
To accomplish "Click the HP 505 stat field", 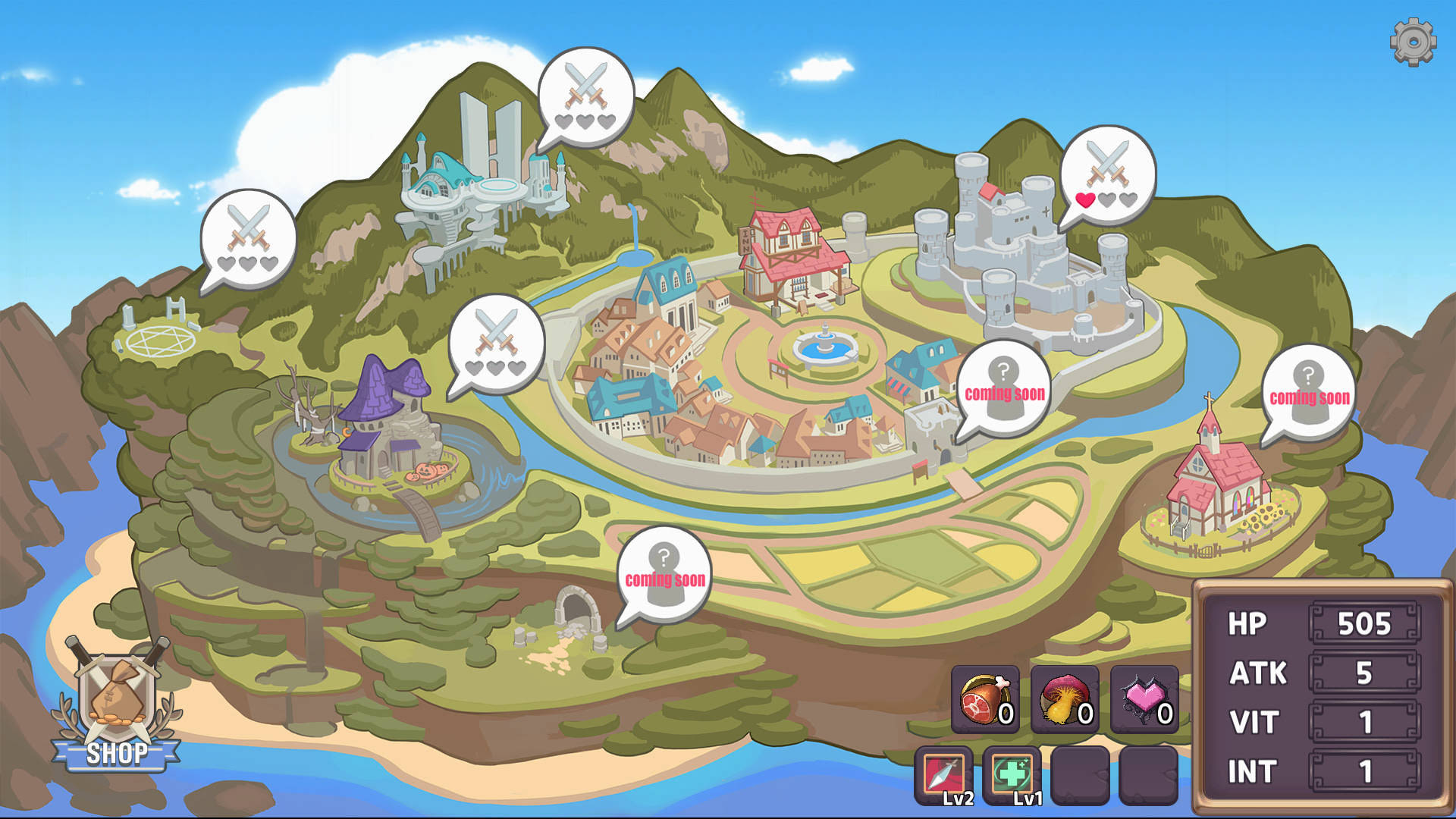I will tap(1365, 623).
